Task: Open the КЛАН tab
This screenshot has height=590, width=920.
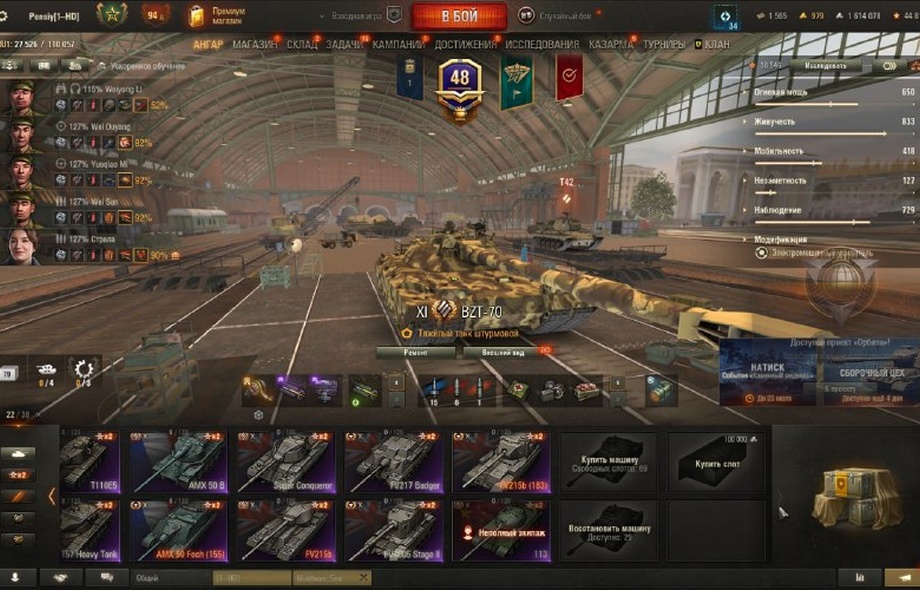Action: (x=716, y=45)
